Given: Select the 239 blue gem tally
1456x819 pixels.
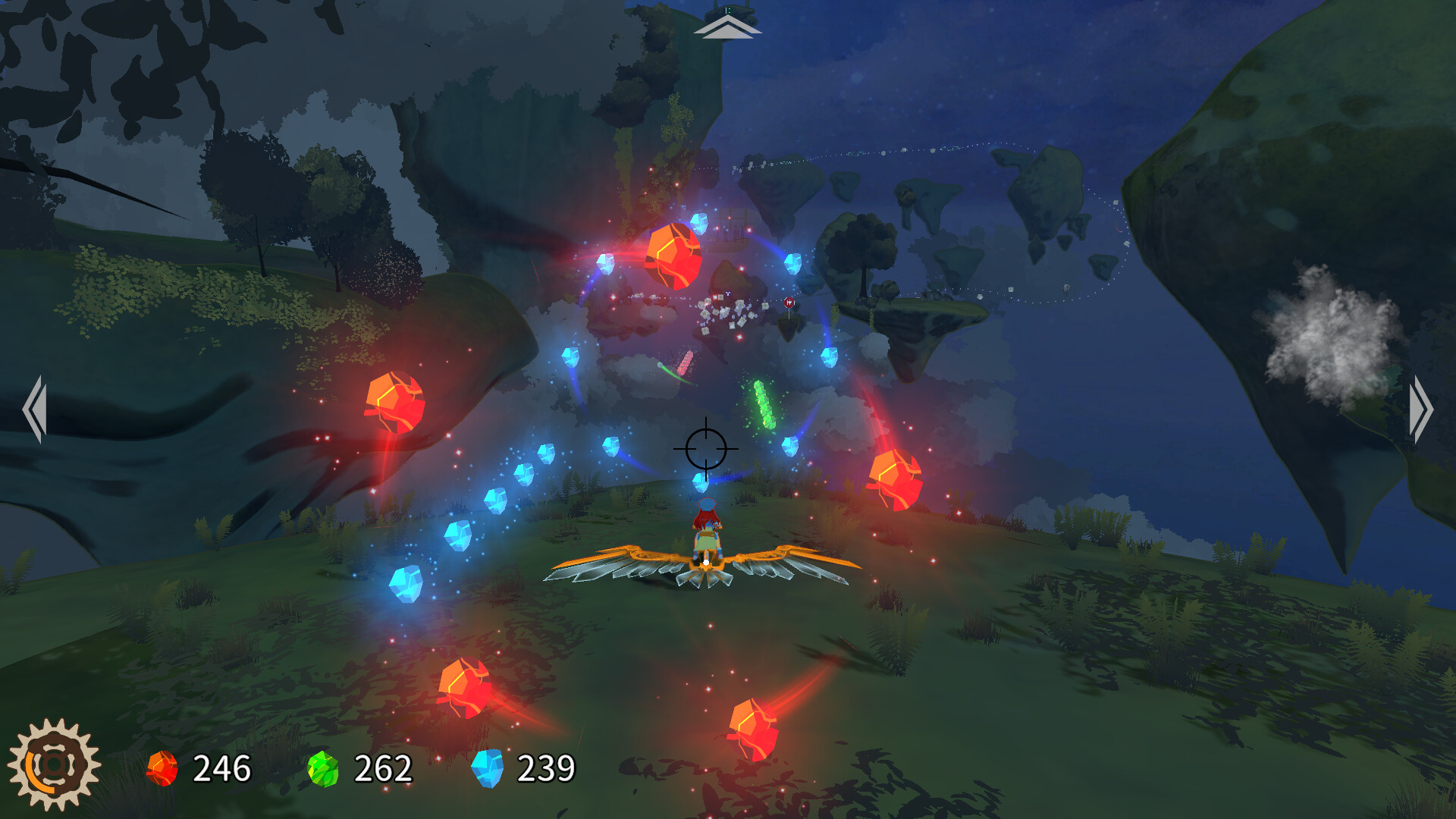Looking at the screenshot, I should pyautogui.click(x=546, y=768).
